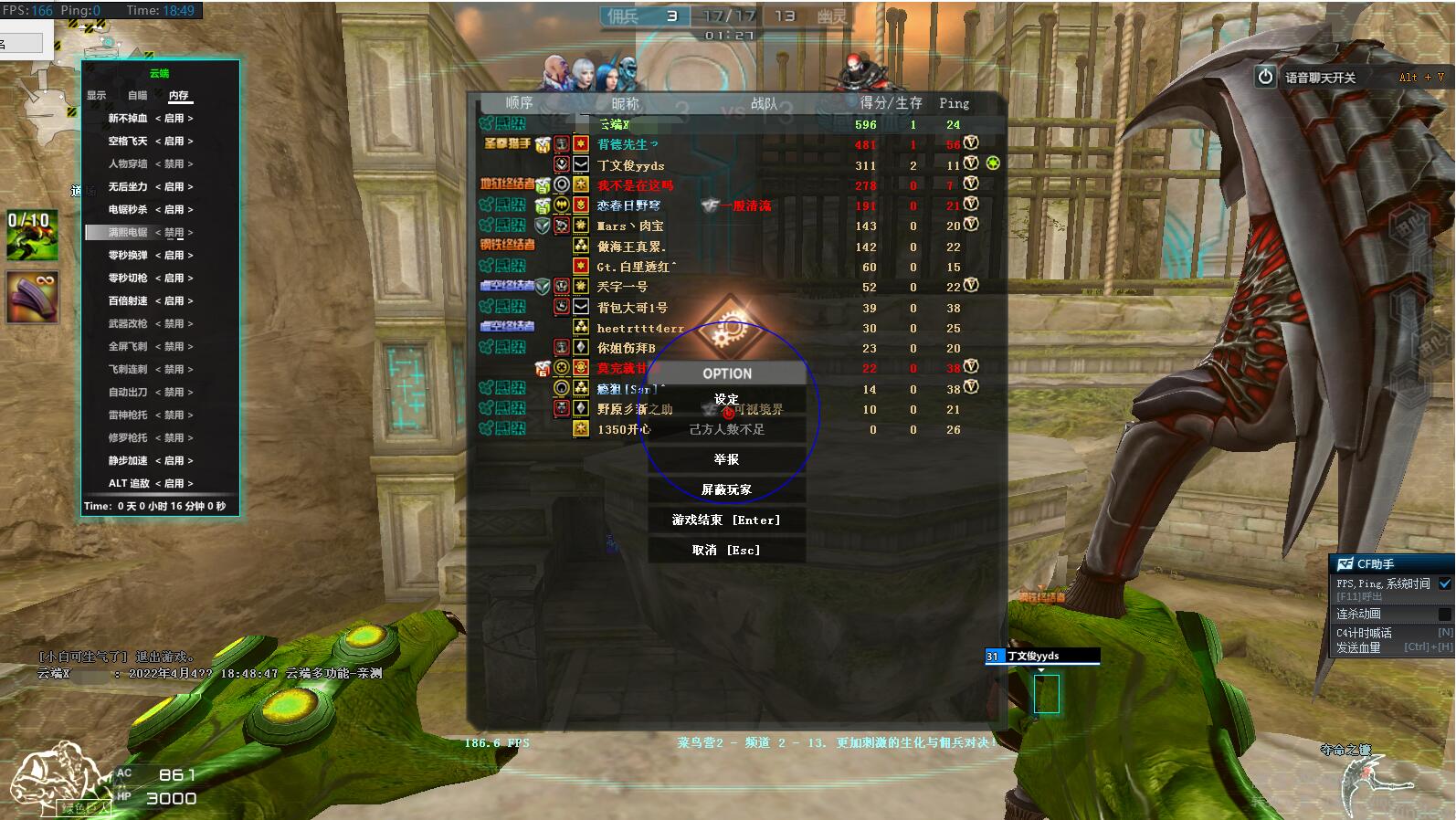Uncheck the FPS, Ping, 系统时间 checkbox

tap(1444, 583)
